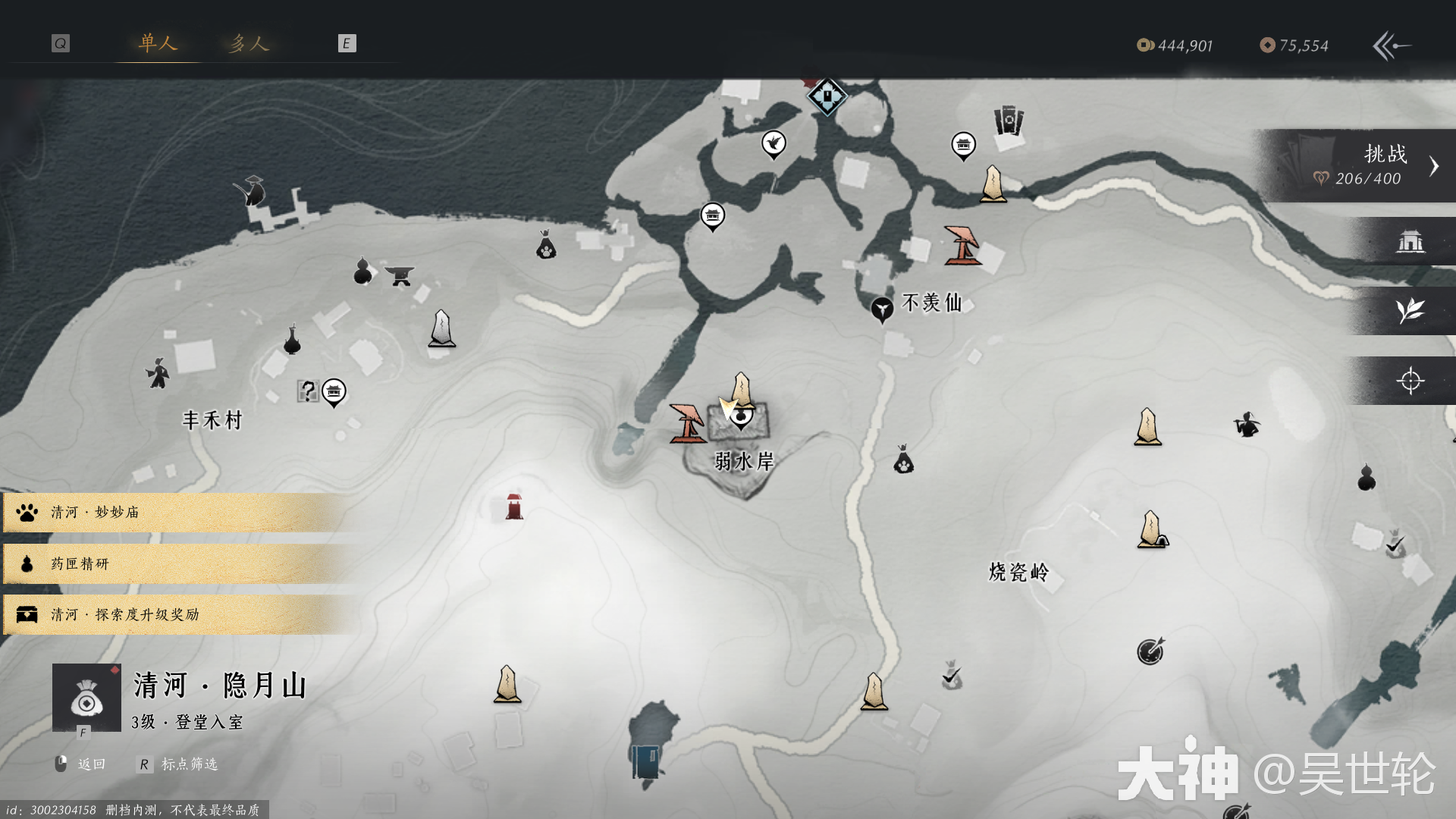Viewport: 1456px width, 819px height.
Task: Click the anvil blacksmith map marker
Action: 400,275
